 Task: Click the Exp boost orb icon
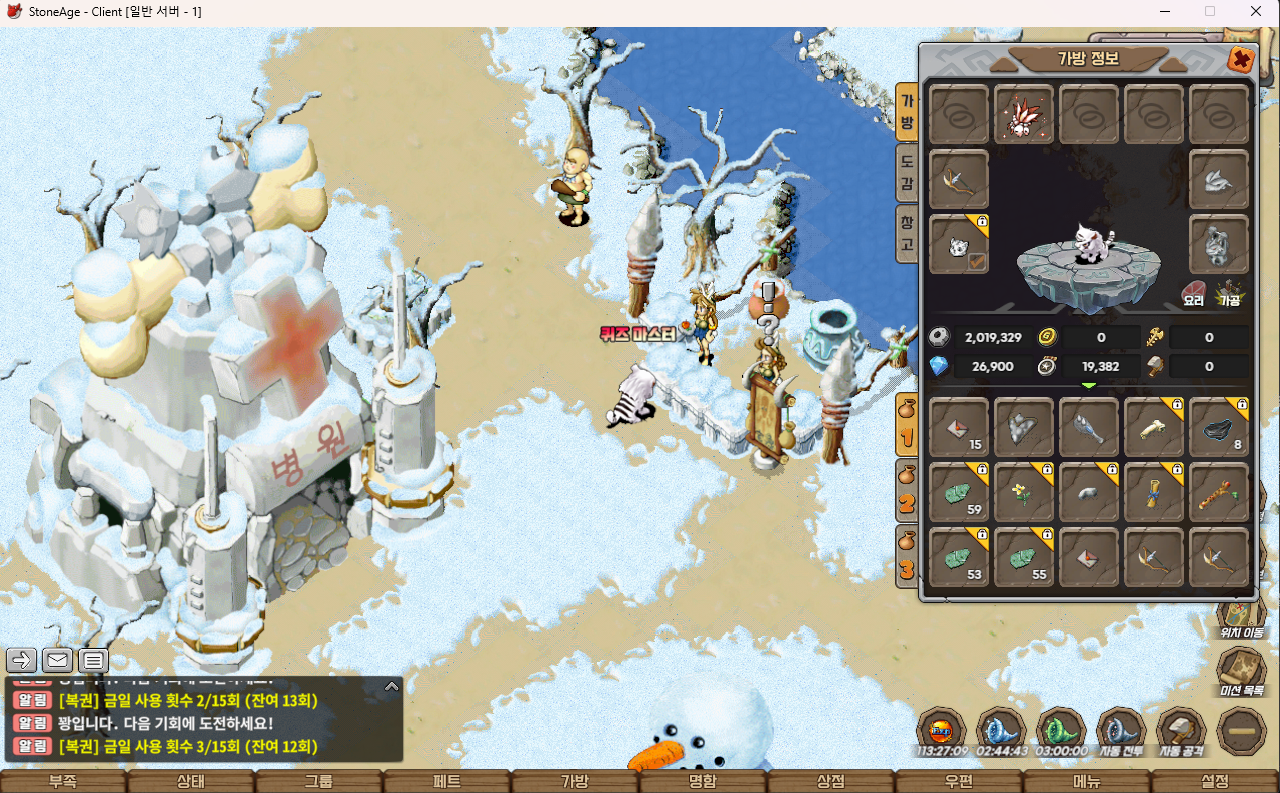pos(941,729)
